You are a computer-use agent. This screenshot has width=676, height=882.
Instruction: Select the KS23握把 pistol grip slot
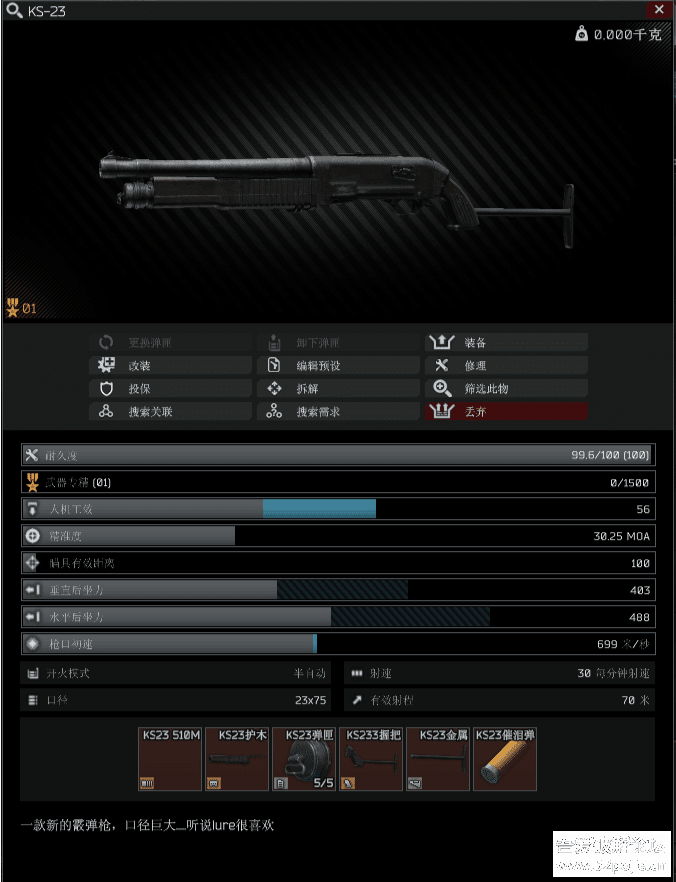pos(371,759)
